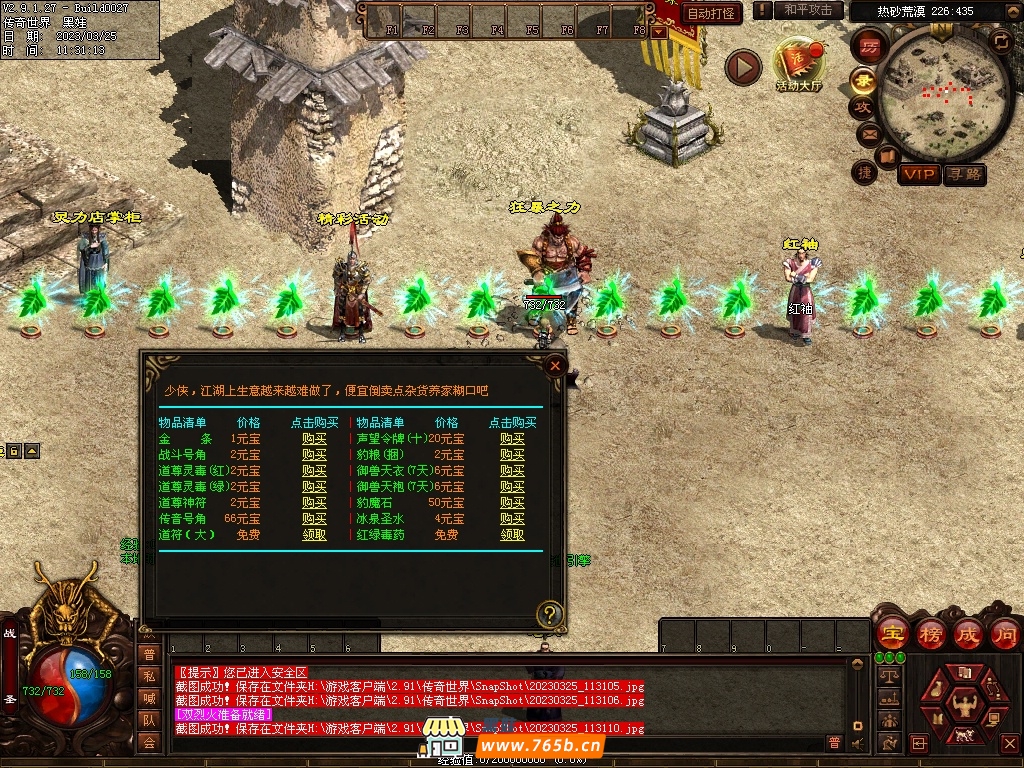Toggle 自动打怪 auto-fight
Image resolution: width=1024 pixels, height=768 pixels.
coord(712,13)
